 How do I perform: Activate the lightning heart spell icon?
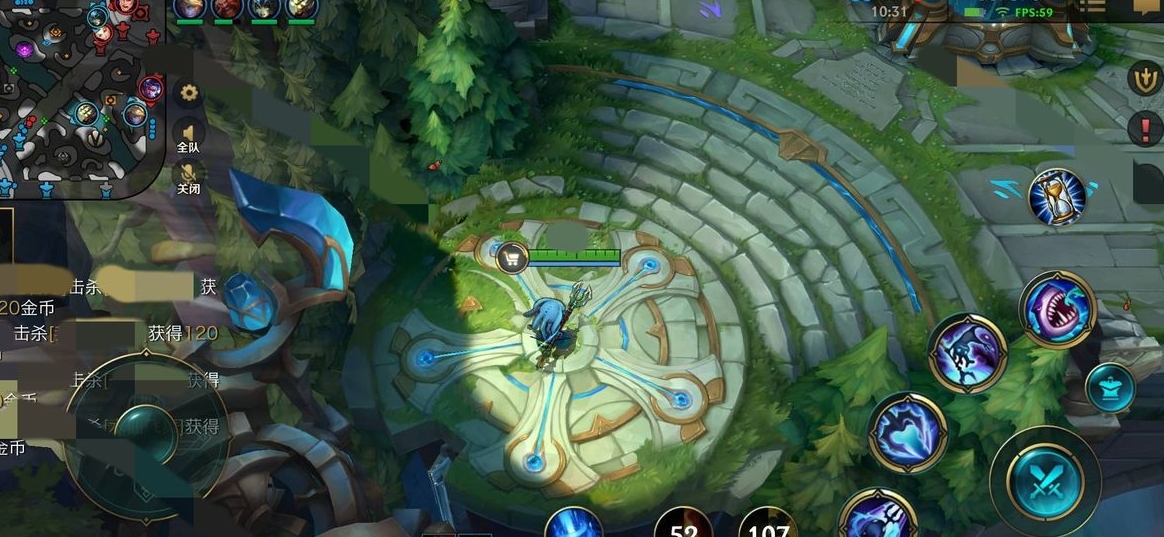pyautogui.click(x=907, y=432)
